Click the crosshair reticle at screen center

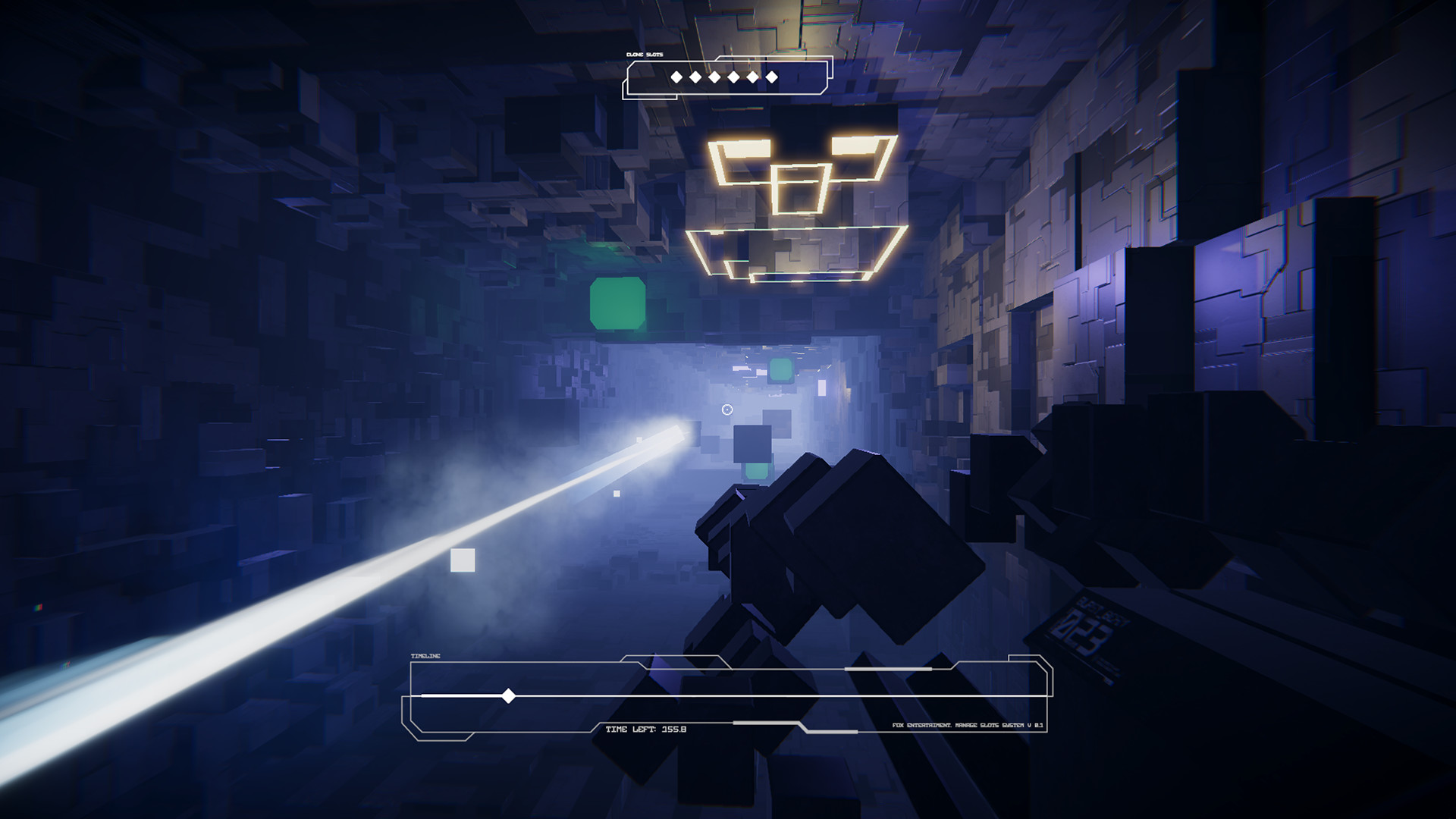click(x=726, y=410)
